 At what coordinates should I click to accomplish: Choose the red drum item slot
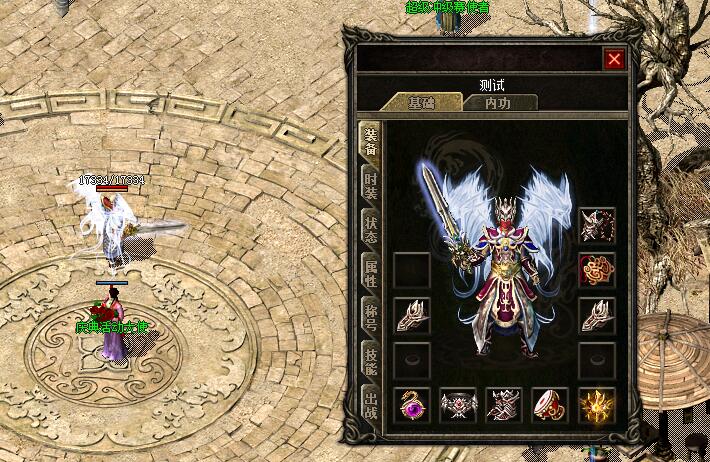click(550, 405)
